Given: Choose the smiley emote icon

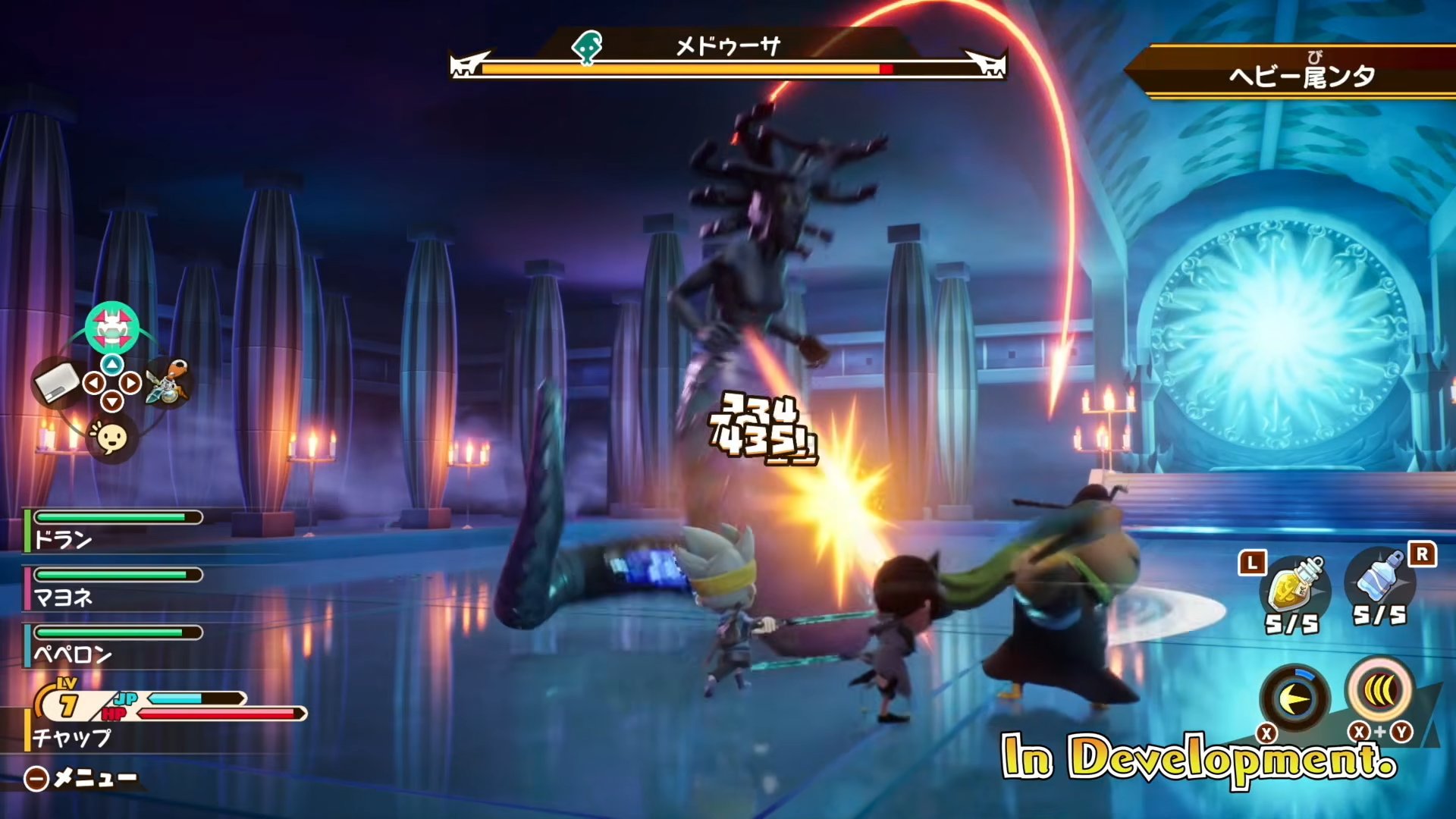Looking at the screenshot, I should [x=111, y=438].
